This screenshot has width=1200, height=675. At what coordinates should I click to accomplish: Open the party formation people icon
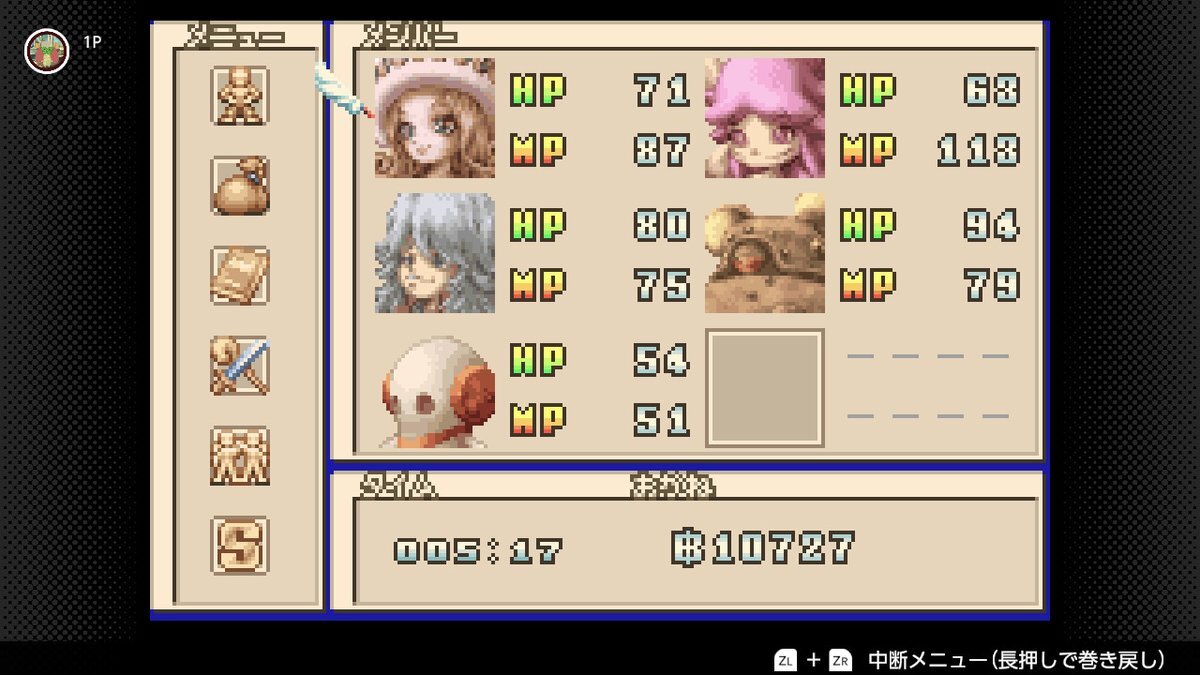240,456
